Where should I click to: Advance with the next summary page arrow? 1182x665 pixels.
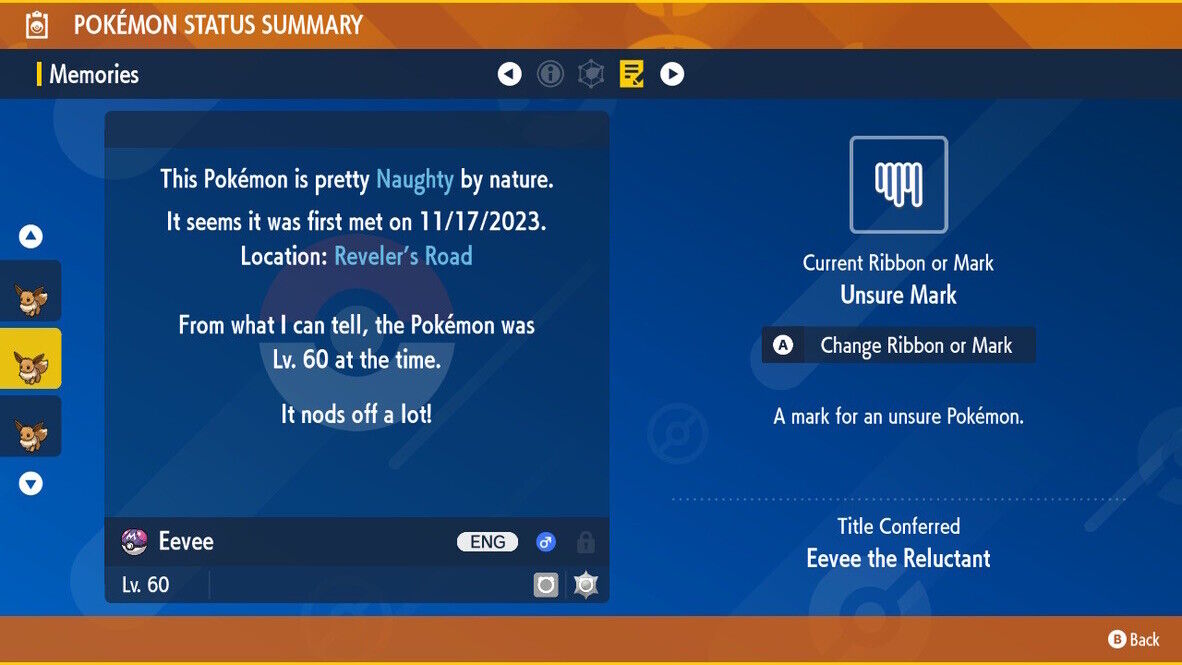pos(672,74)
